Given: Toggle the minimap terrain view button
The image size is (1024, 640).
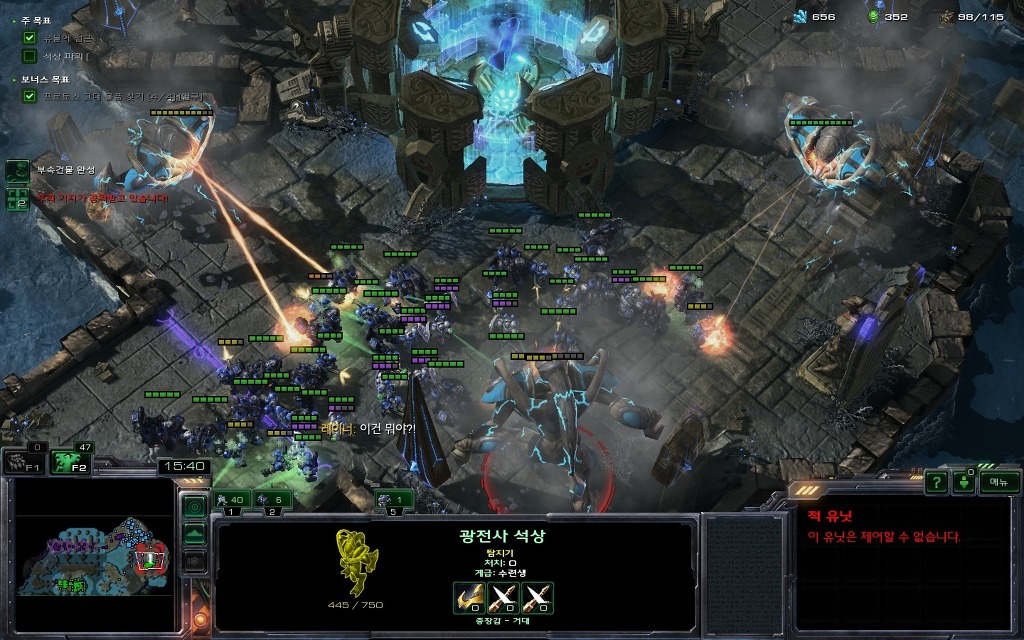Looking at the screenshot, I should [194, 533].
